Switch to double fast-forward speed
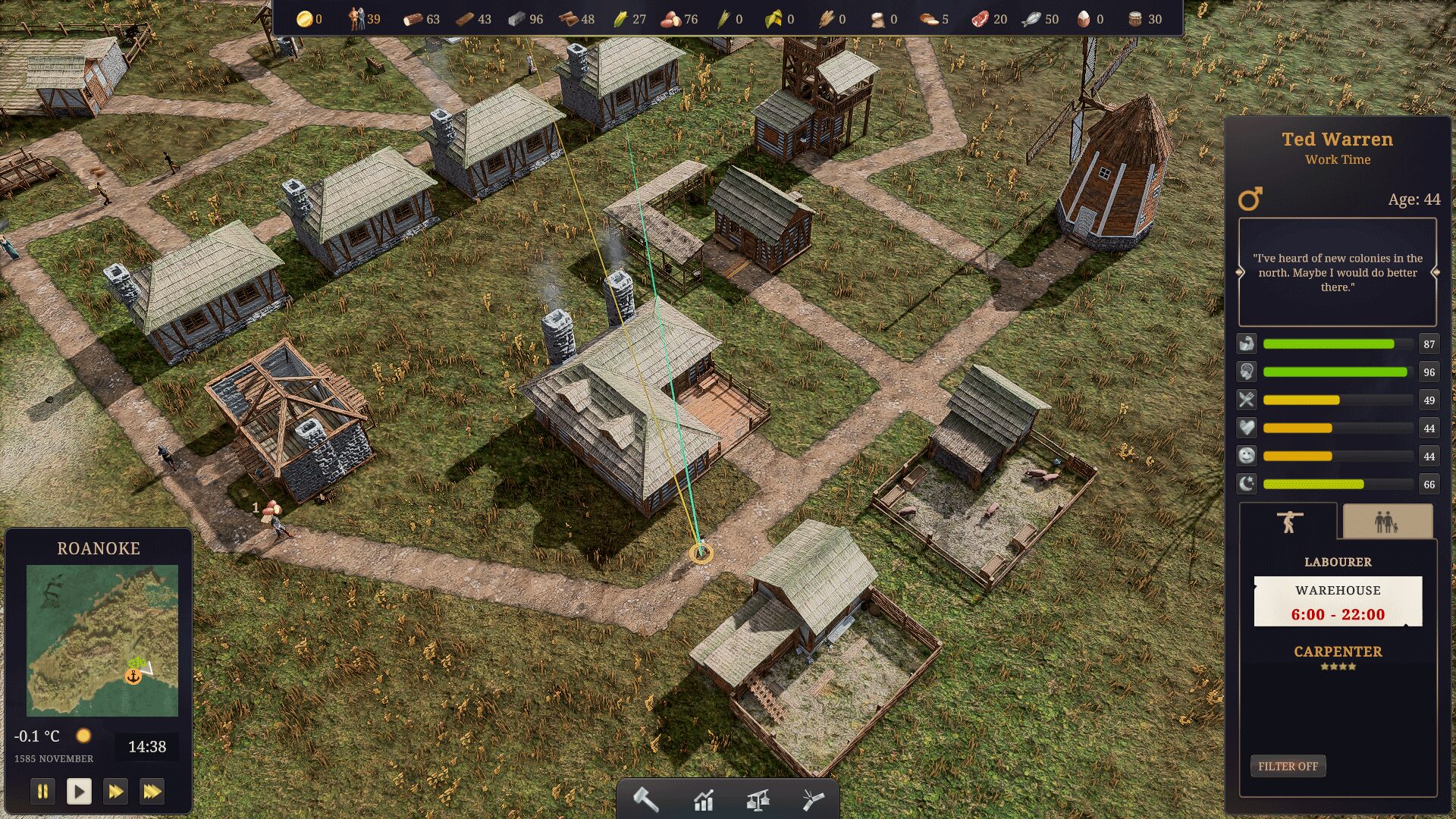 pos(115,792)
